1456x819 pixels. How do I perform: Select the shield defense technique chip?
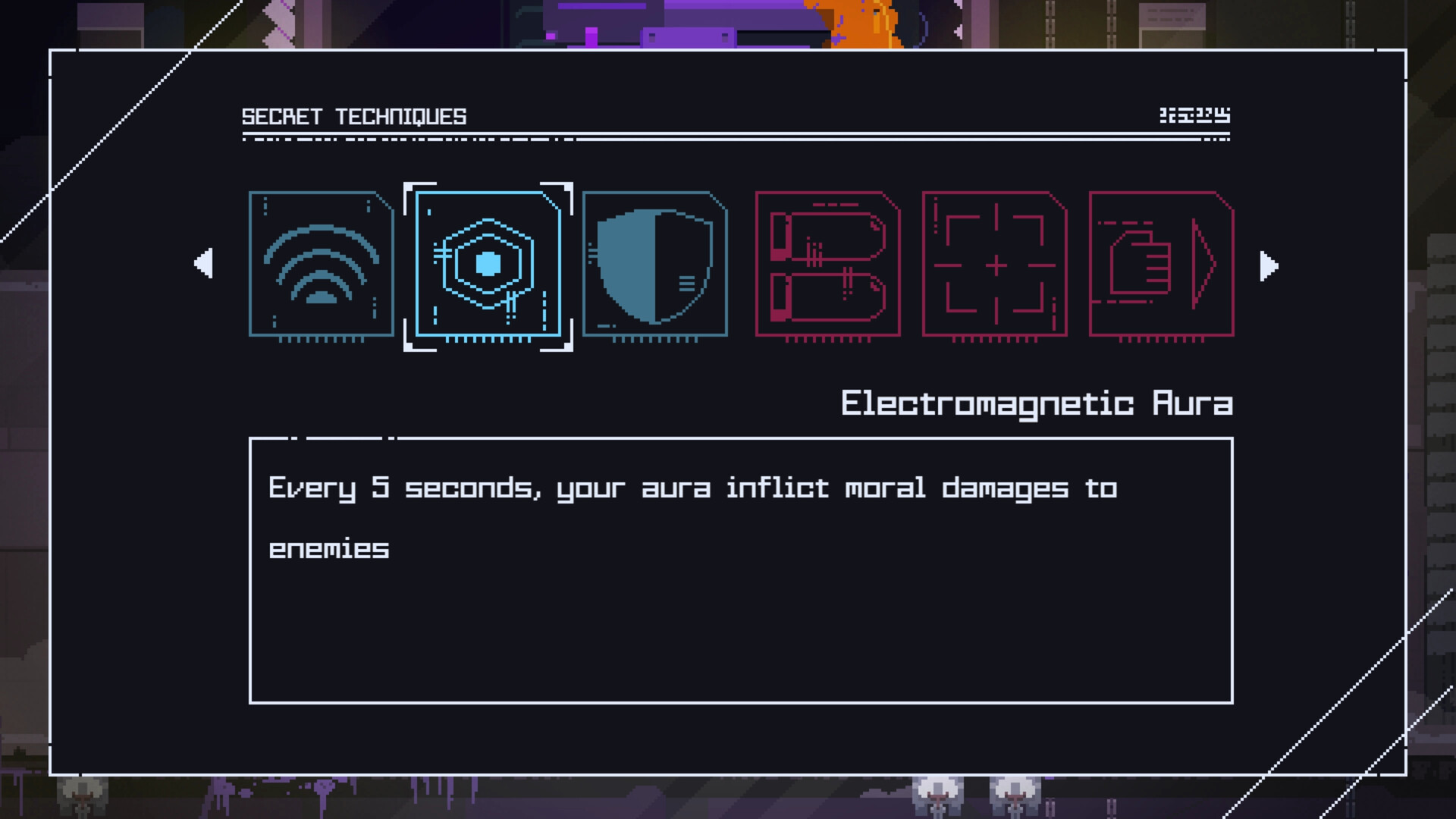click(x=655, y=265)
